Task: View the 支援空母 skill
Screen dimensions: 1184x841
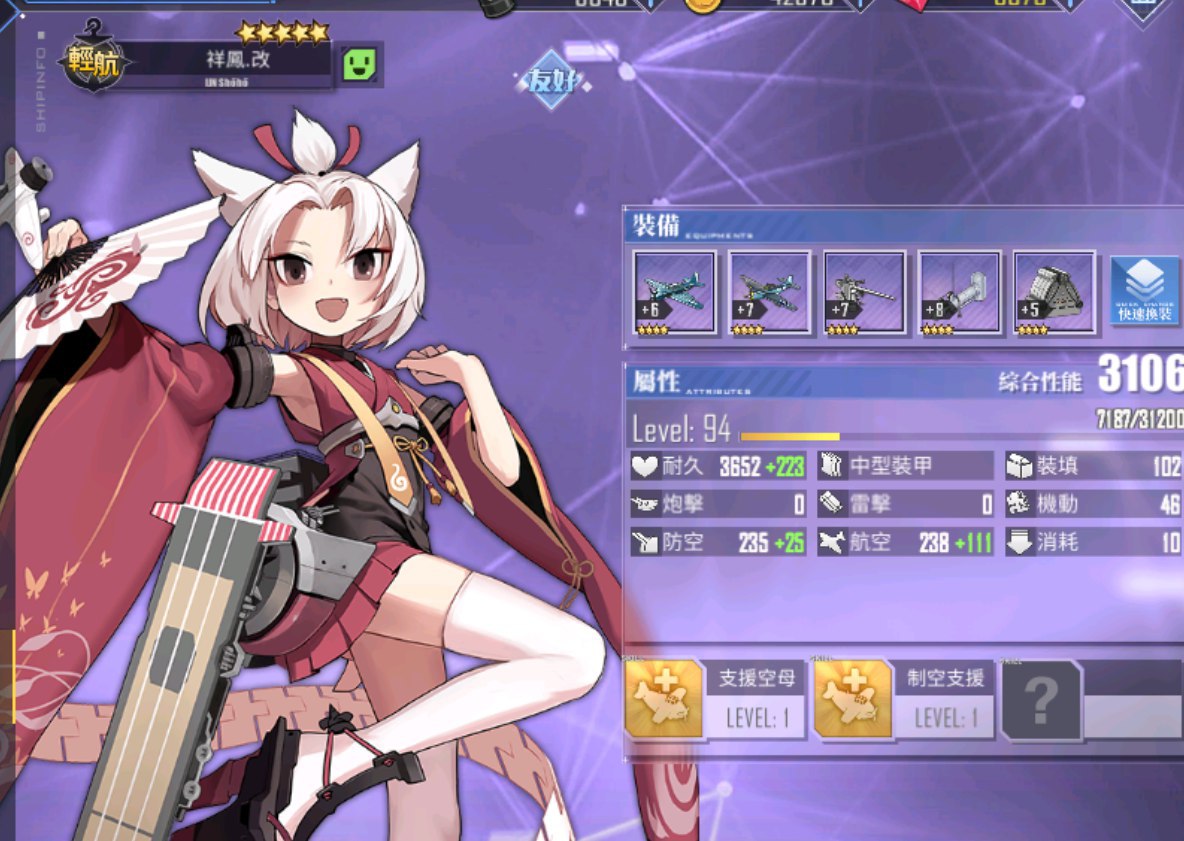Action: (x=716, y=700)
